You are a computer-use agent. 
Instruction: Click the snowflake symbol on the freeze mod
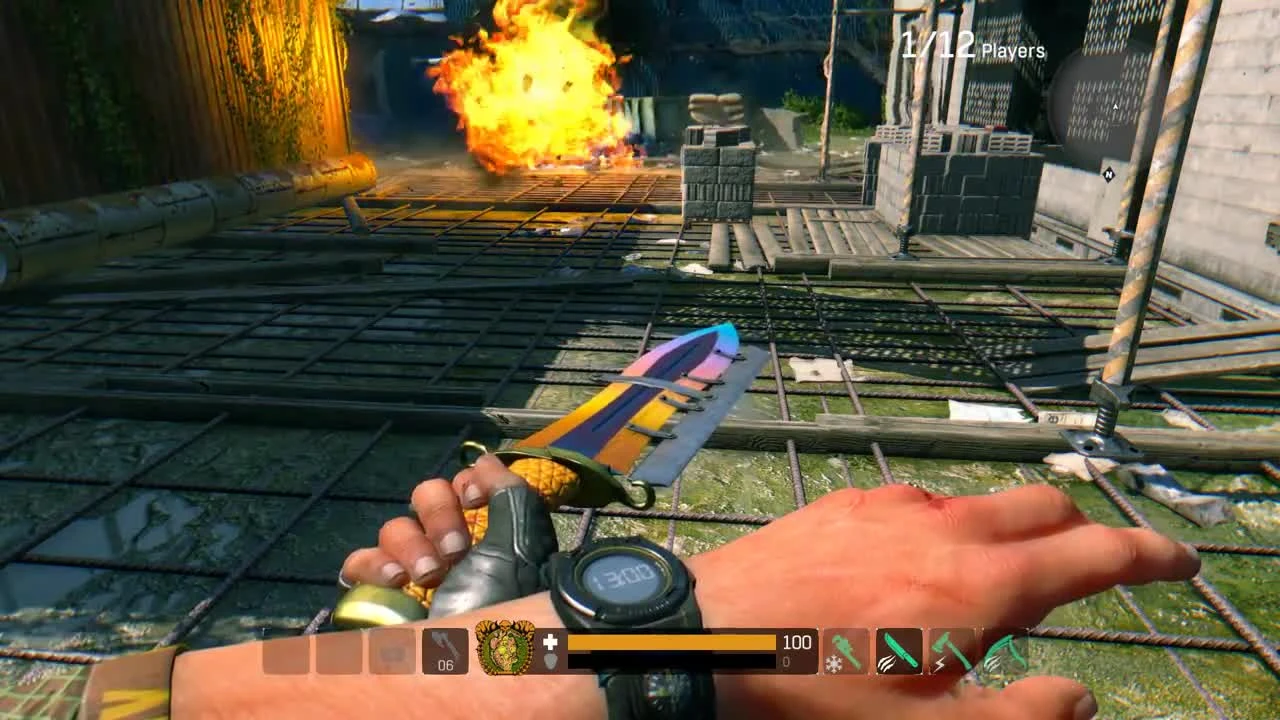tap(834, 662)
